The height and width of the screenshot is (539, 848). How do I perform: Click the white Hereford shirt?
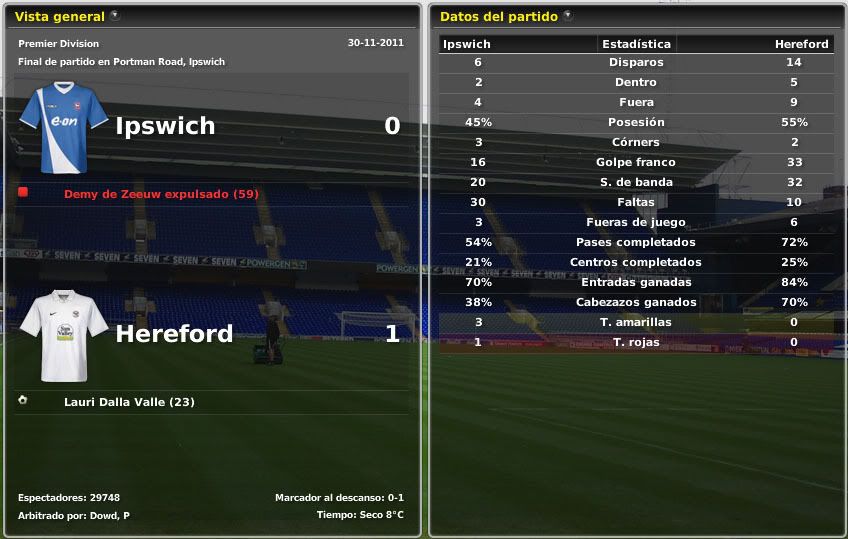point(64,335)
